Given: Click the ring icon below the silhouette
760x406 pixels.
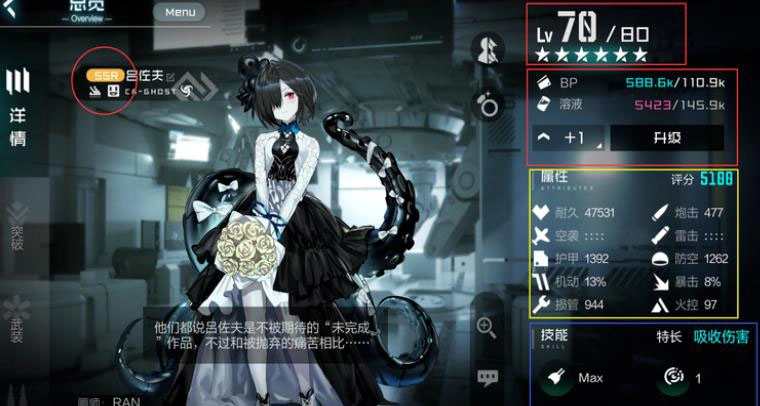Looking at the screenshot, I should [x=489, y=104].
